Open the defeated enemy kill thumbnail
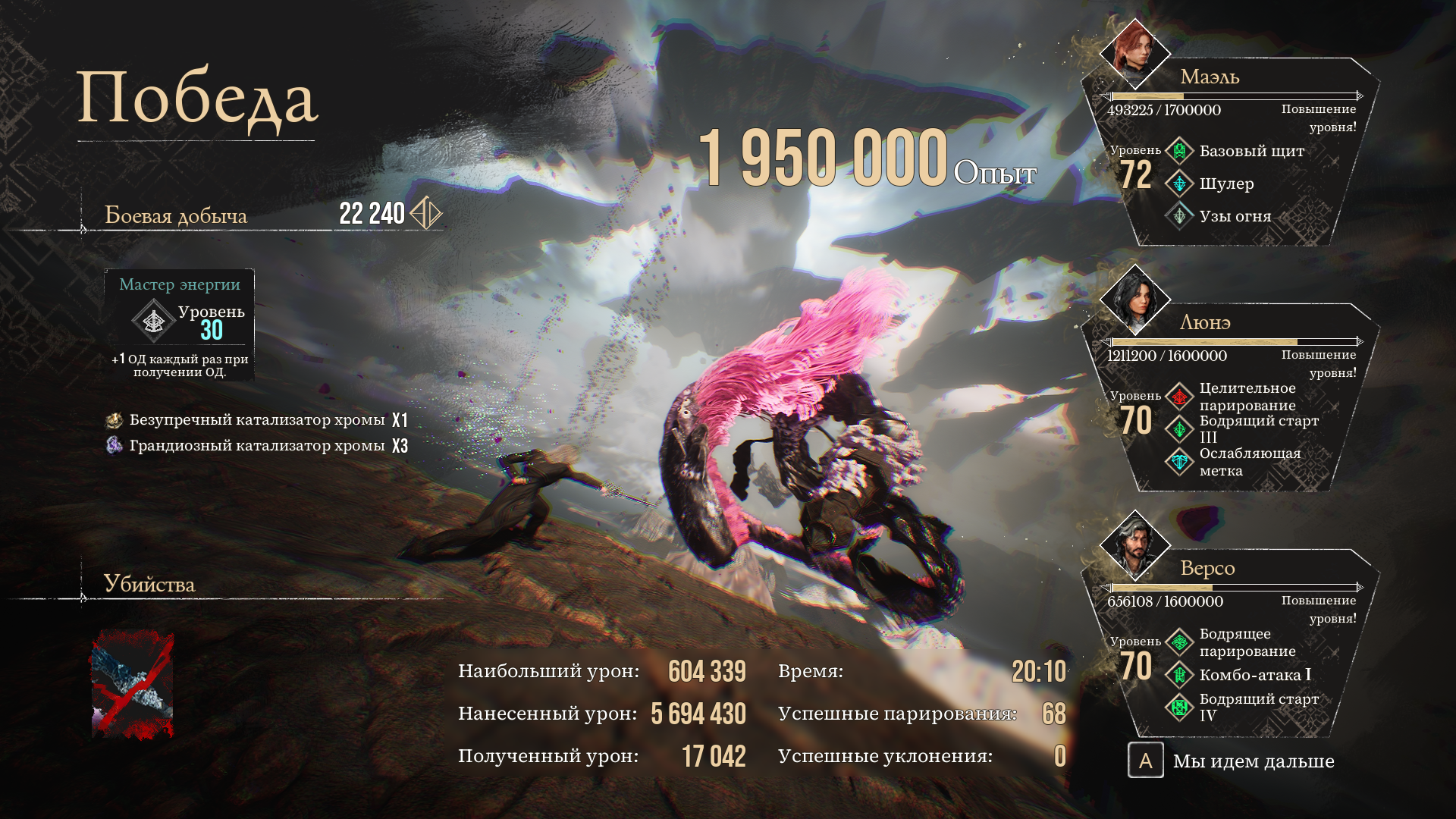 coord(133,682)
